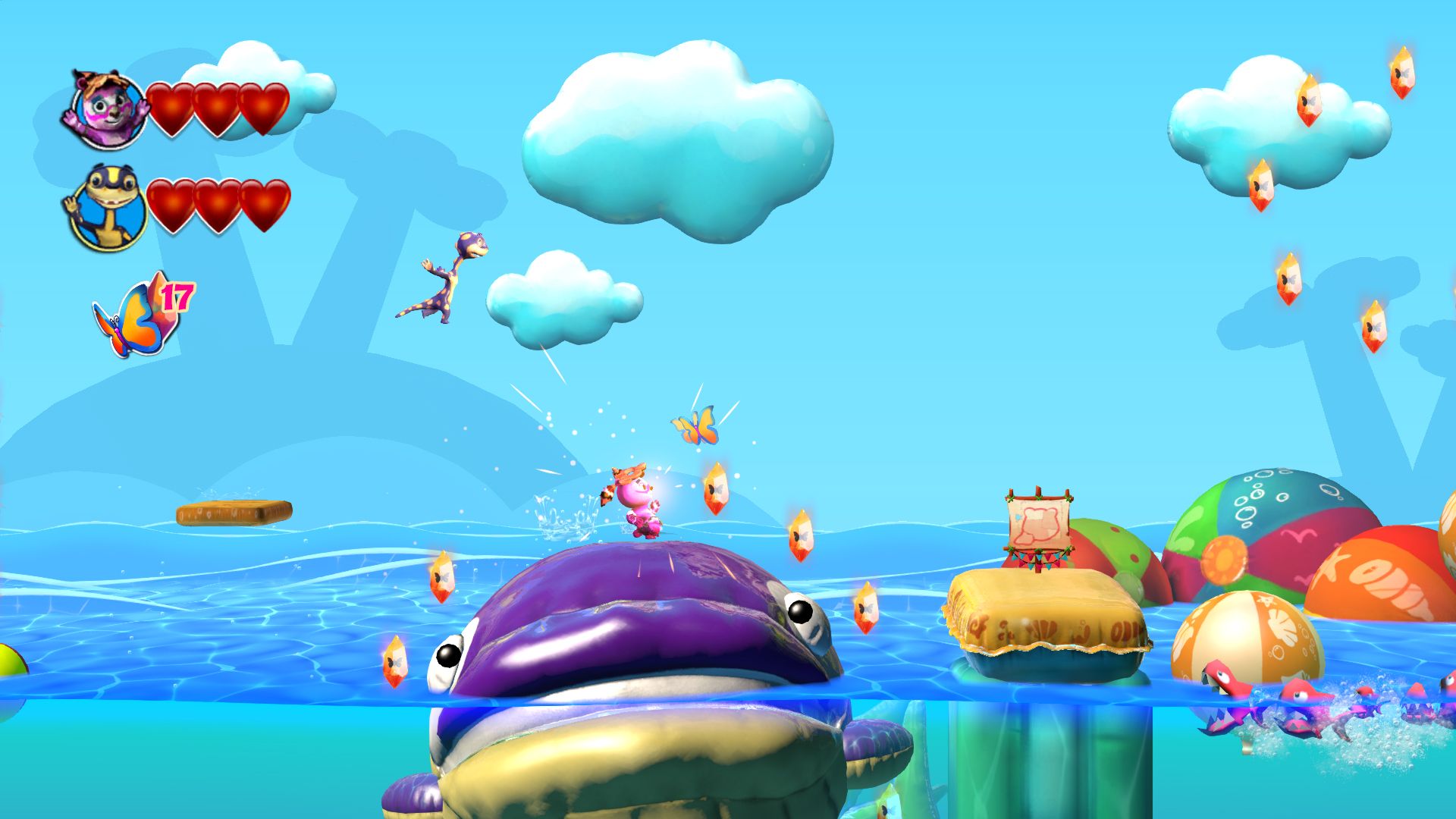Click the first heart in panda's health bar
1456x819 pixels.
click(x=171, y=106)
